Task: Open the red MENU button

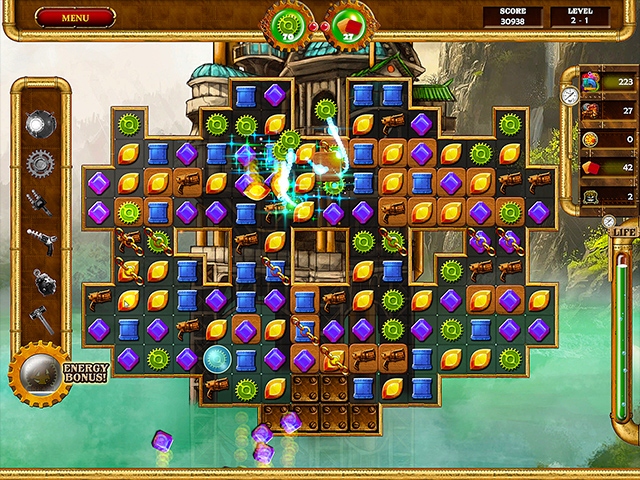Action: (74, 17)
